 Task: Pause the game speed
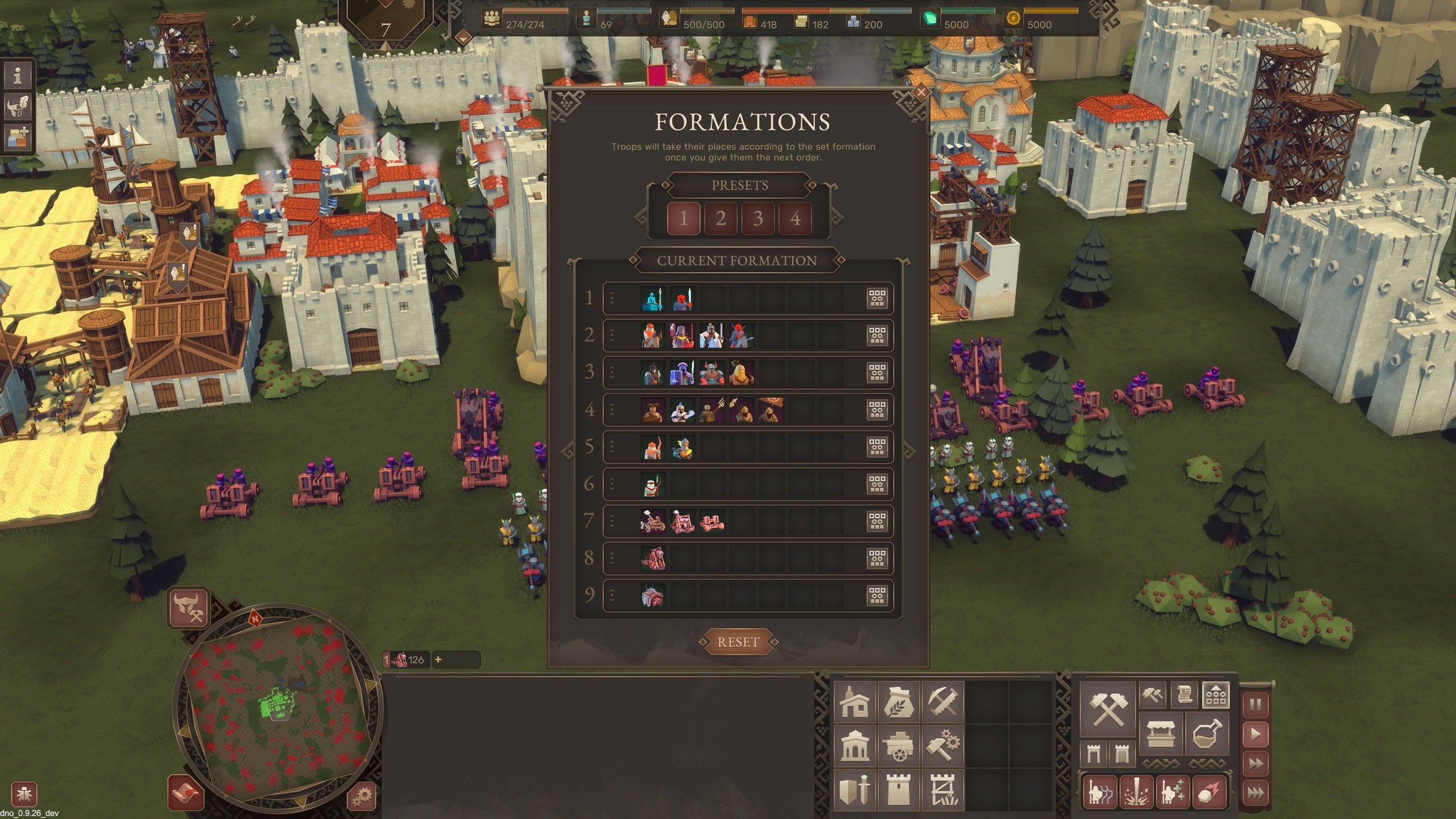click(1255, 706)
